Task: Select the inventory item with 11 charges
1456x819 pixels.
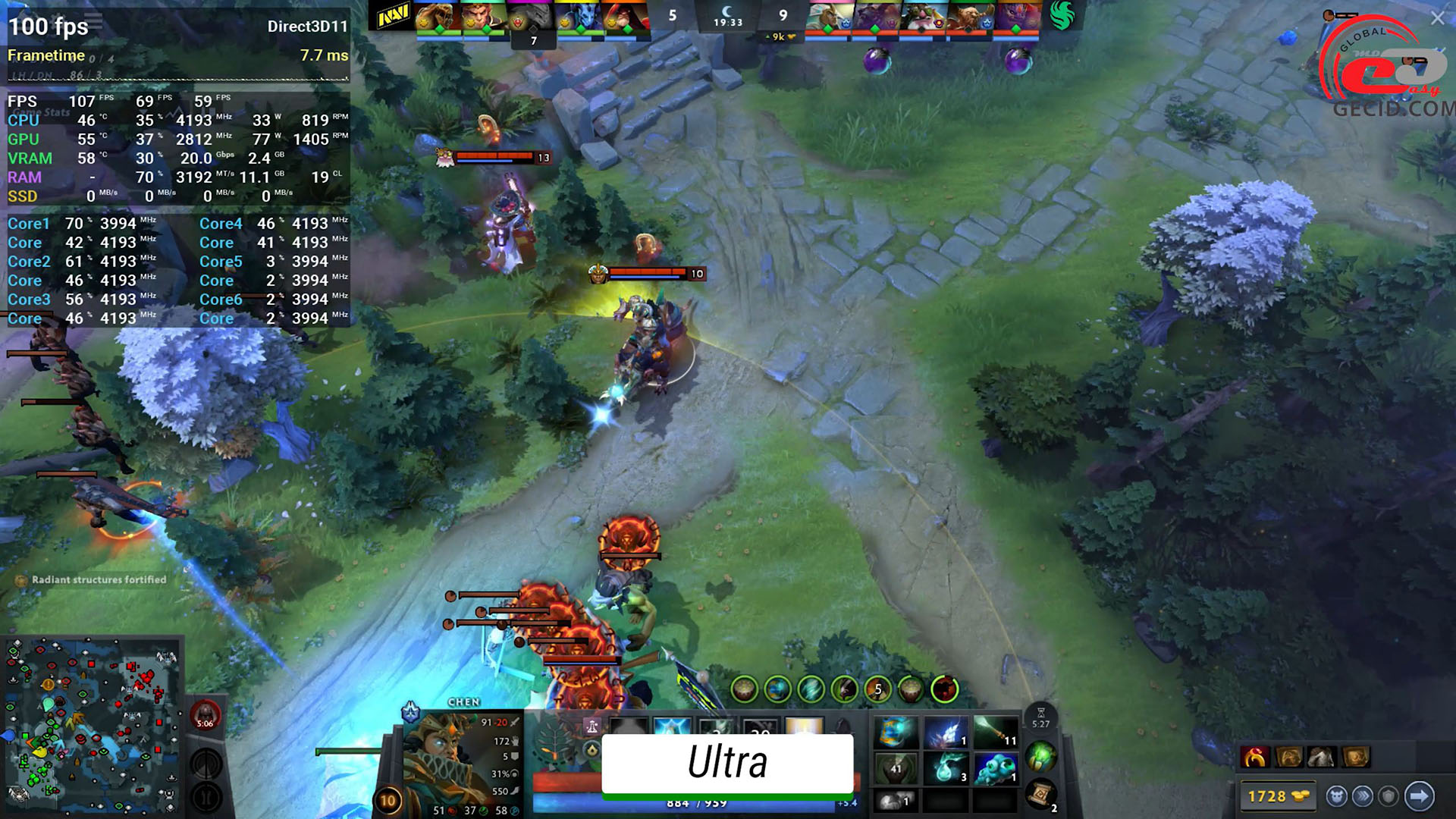Action: tap(995, 732)
